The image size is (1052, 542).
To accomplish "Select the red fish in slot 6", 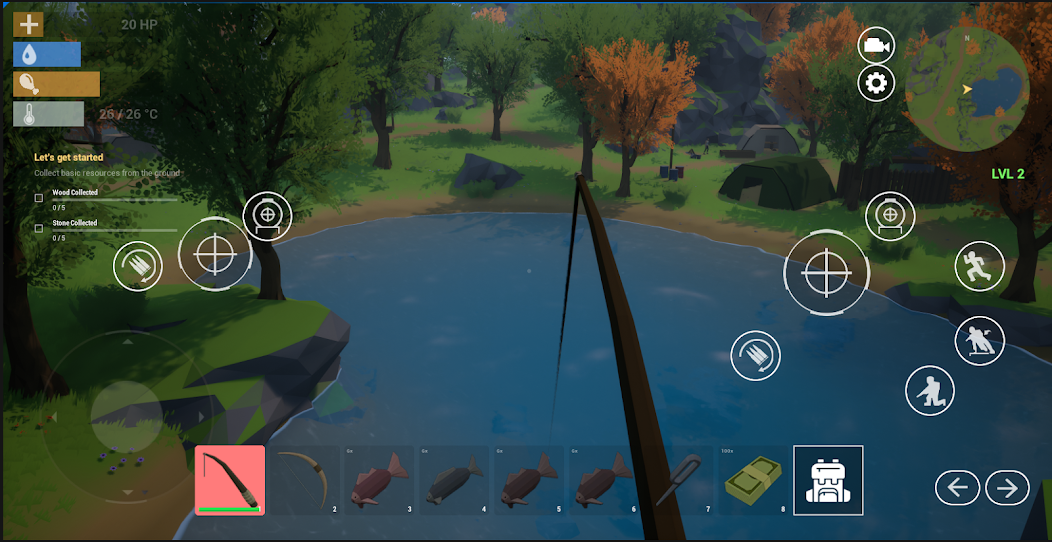I will (604, 479).
